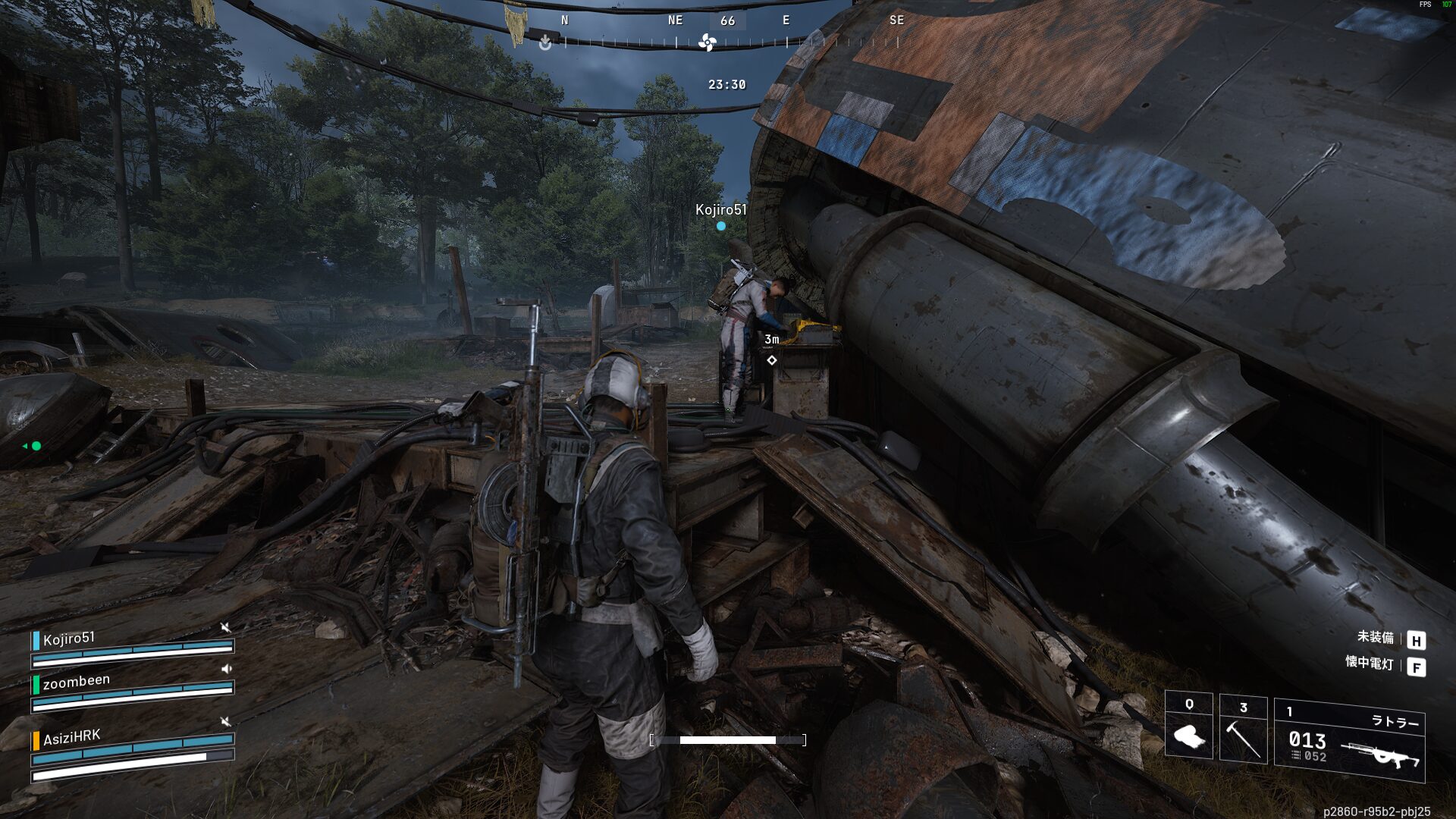The image size is (1456, 819).
Task: Choose AsiziHRK in the squad list
Action: click(x=71, y=737)
